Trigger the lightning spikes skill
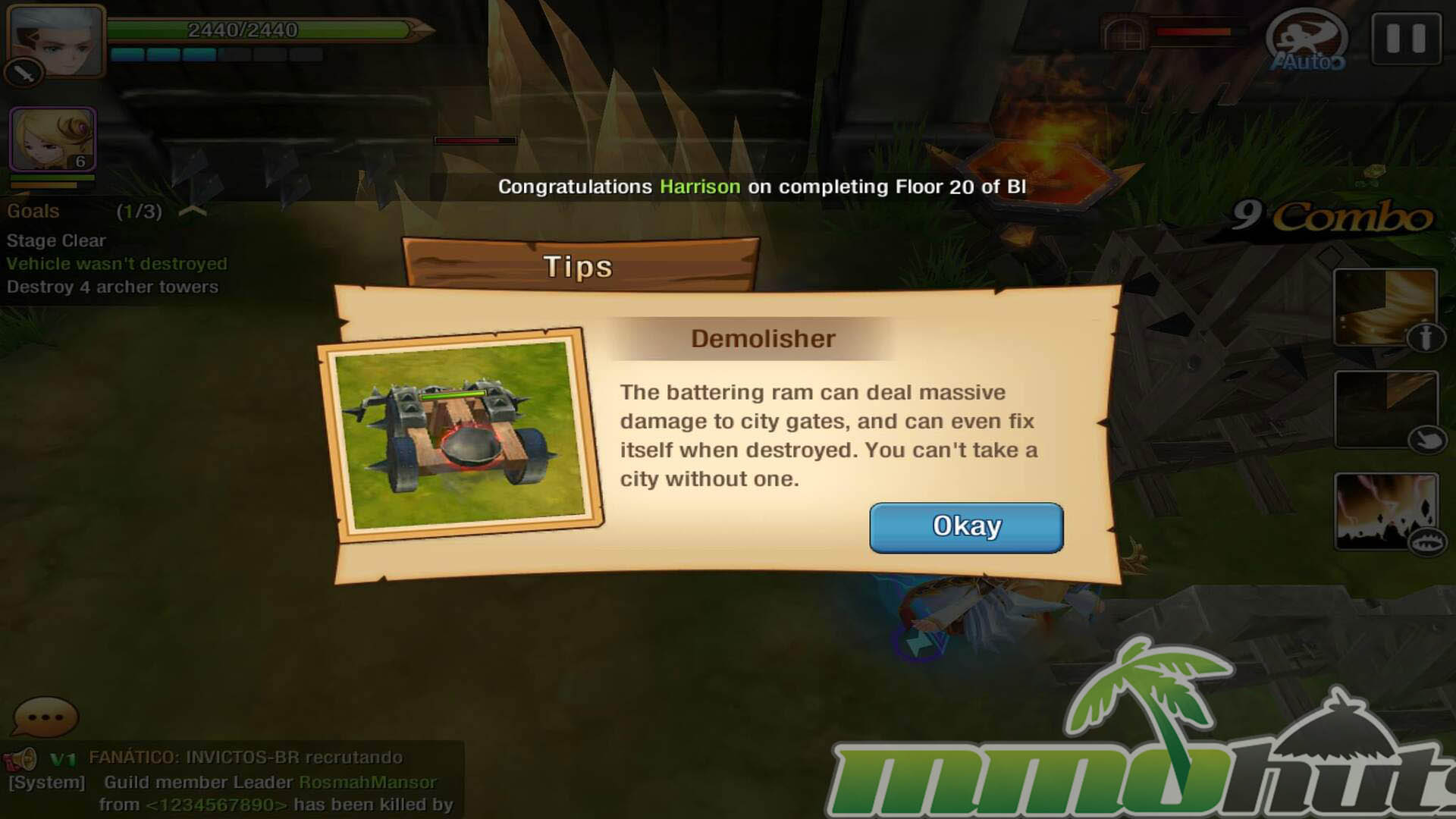 tap(1384, 511)
